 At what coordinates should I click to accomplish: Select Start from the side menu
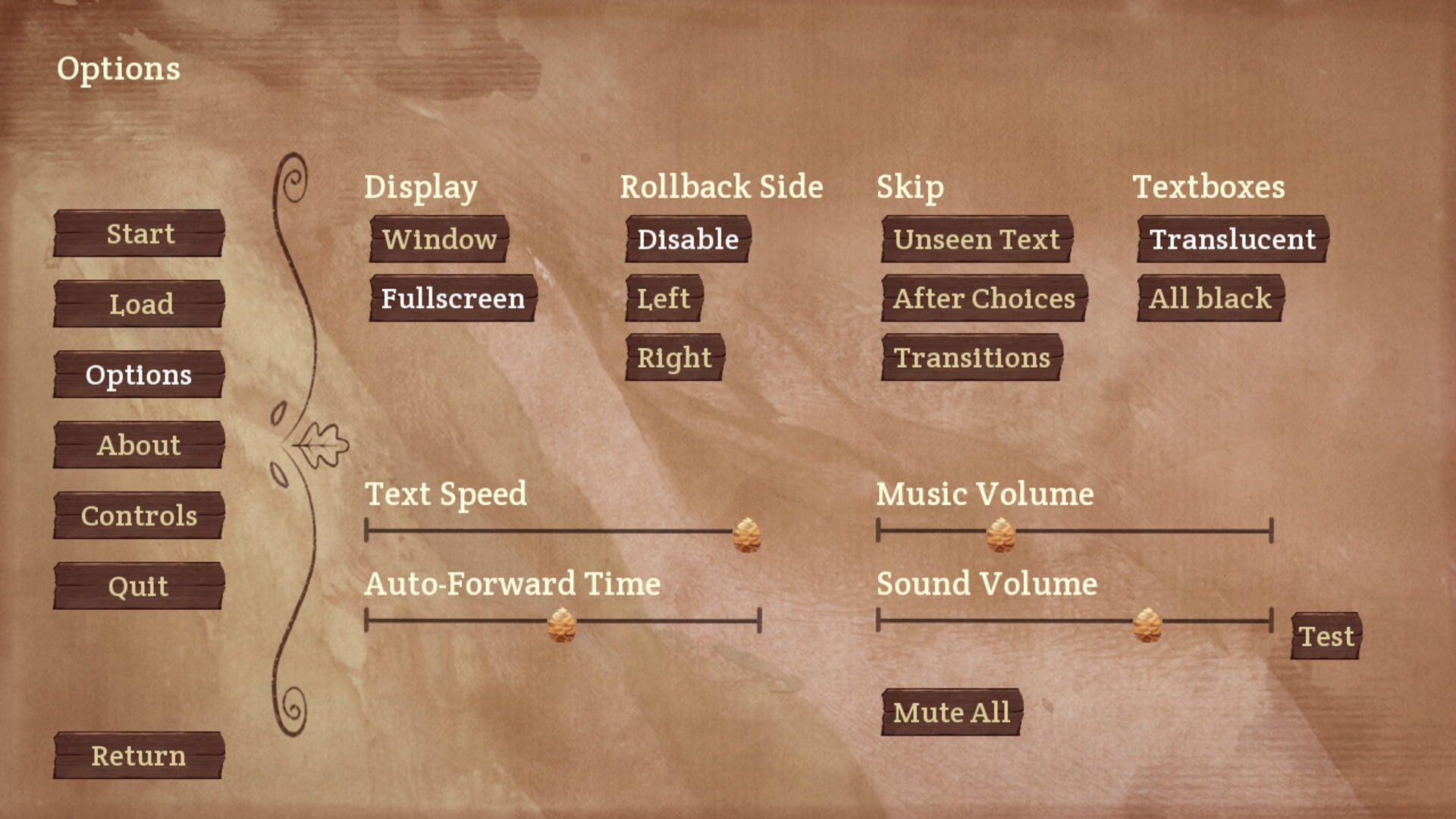pyautogui.click(x=139, y=234)
